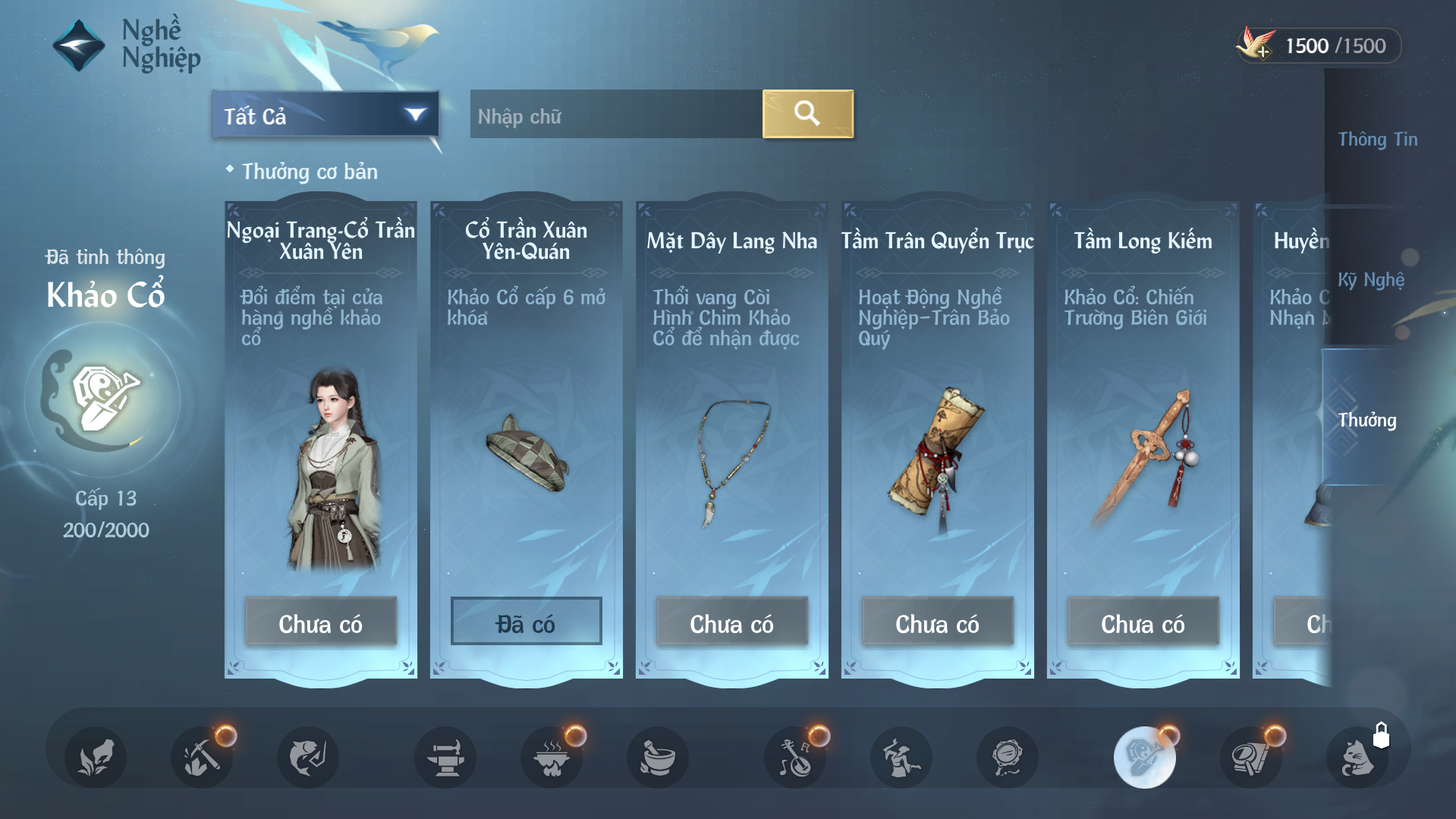
Task: Open the anvil forging profession icon
Action: (445, 757)
